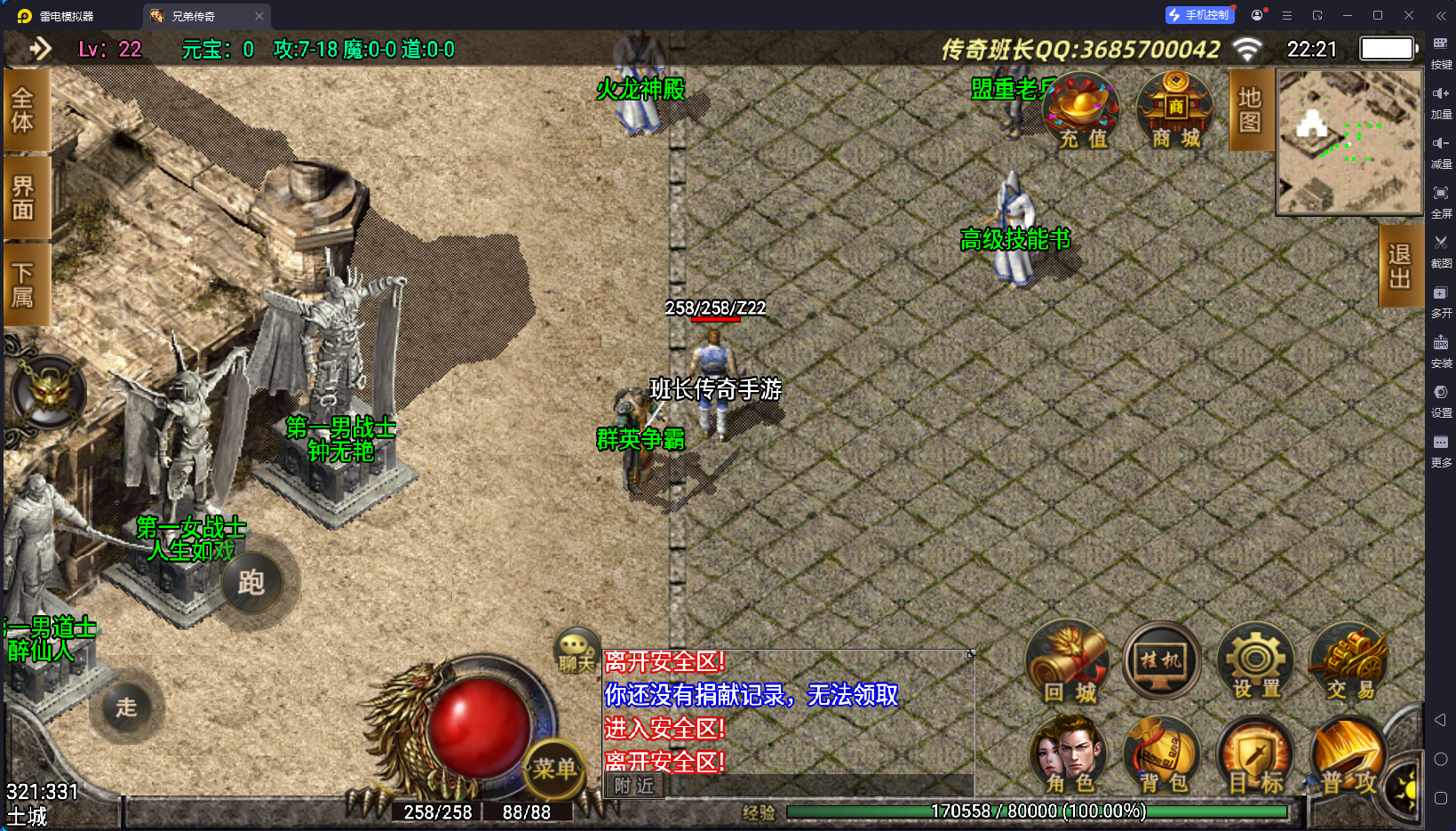Open the 设置 gear settings
The image size is (1456, 831).
1255,664
